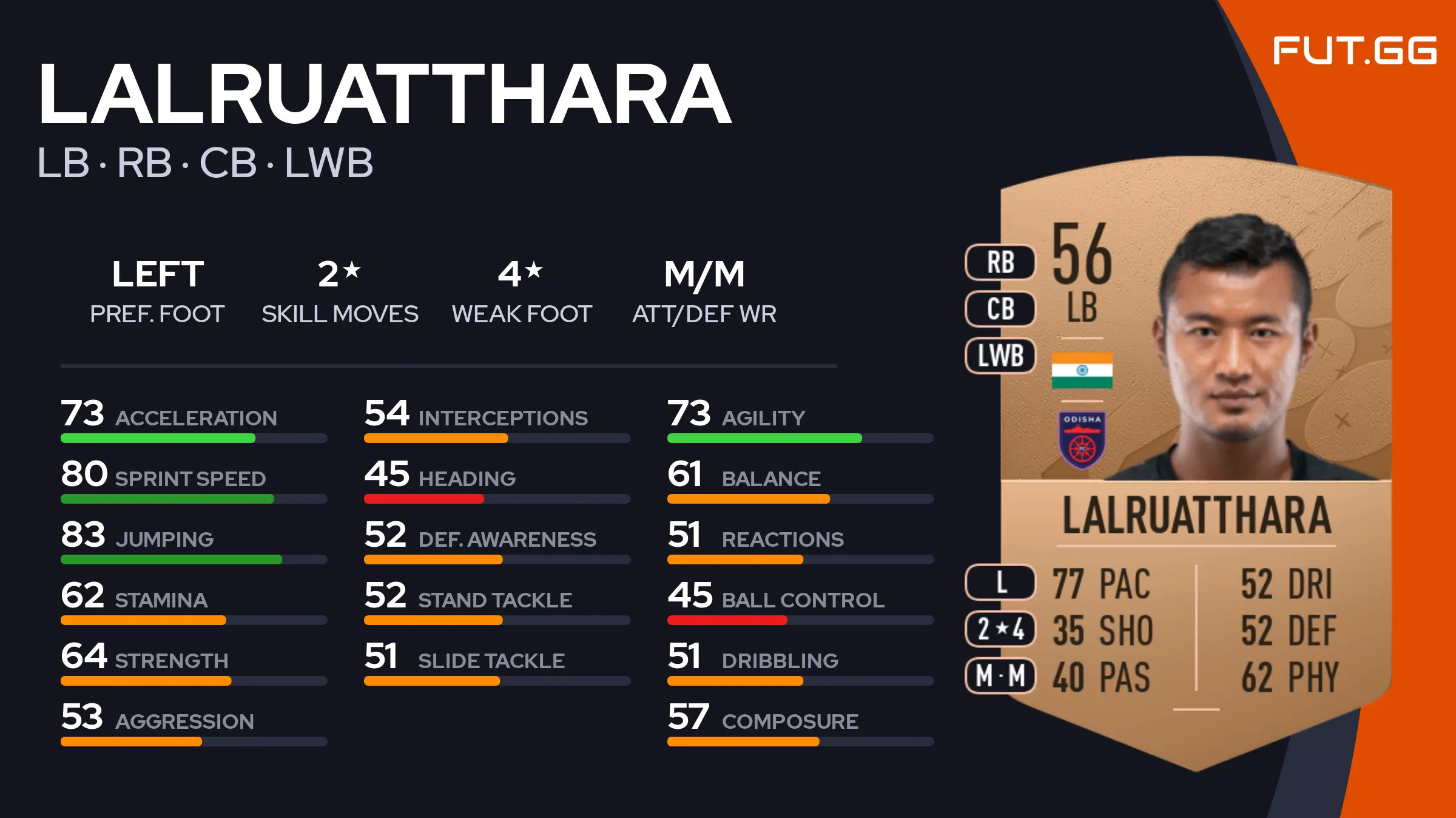Click the FUT.GG logo
This screenshot has height=818, width=1456.
tap(1354, 51)
